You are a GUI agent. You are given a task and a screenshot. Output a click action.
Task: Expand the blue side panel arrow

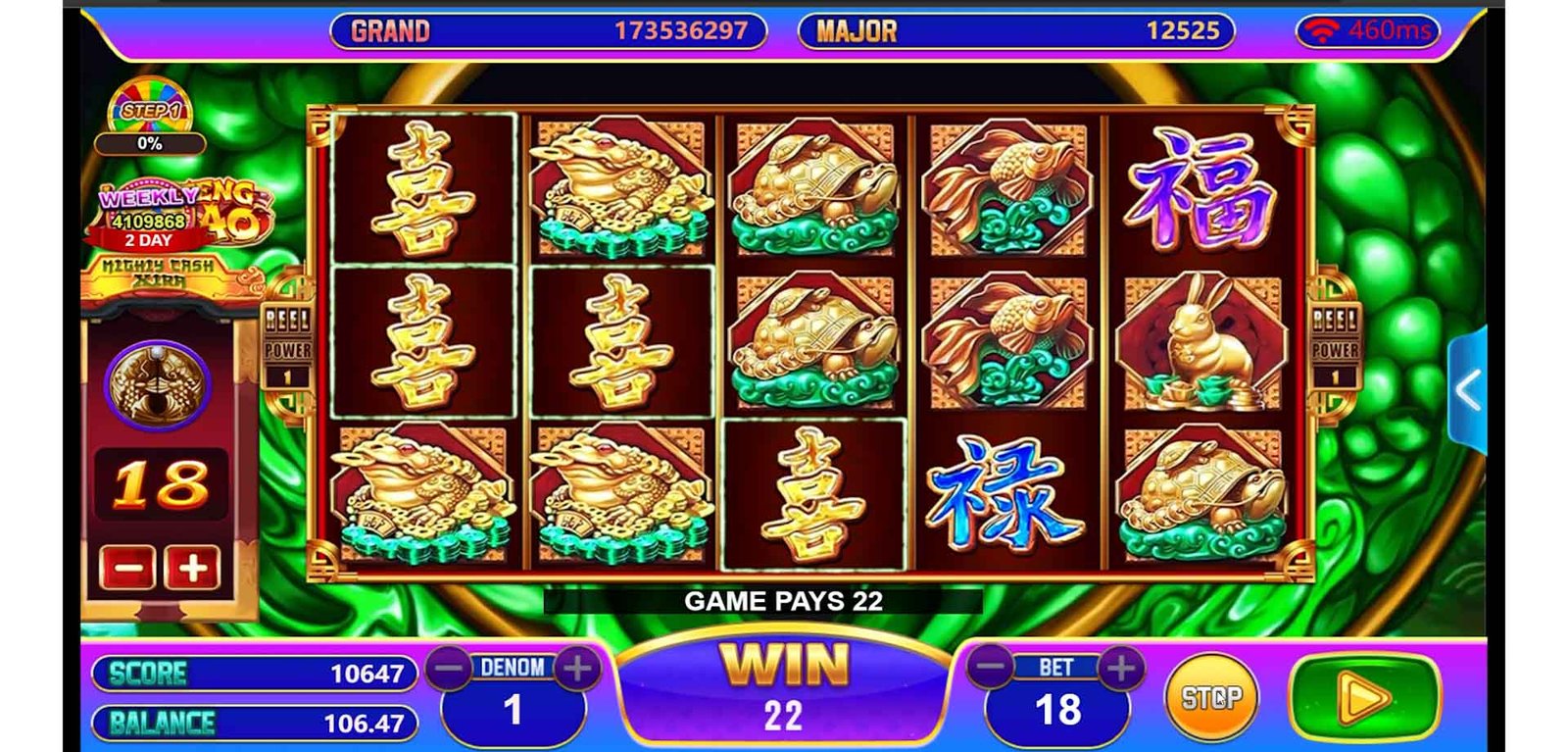(x=1467, y=390)
